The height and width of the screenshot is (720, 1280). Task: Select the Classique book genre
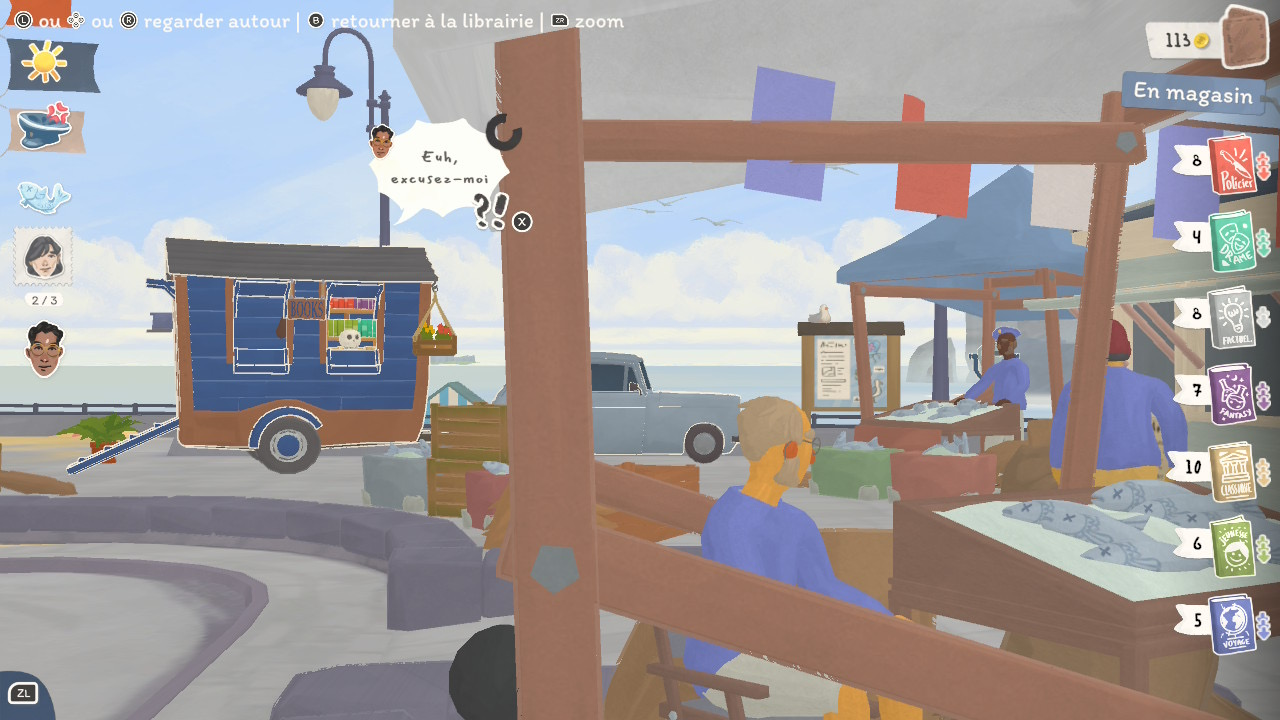pyautogui.click(x=1232, y=471)
